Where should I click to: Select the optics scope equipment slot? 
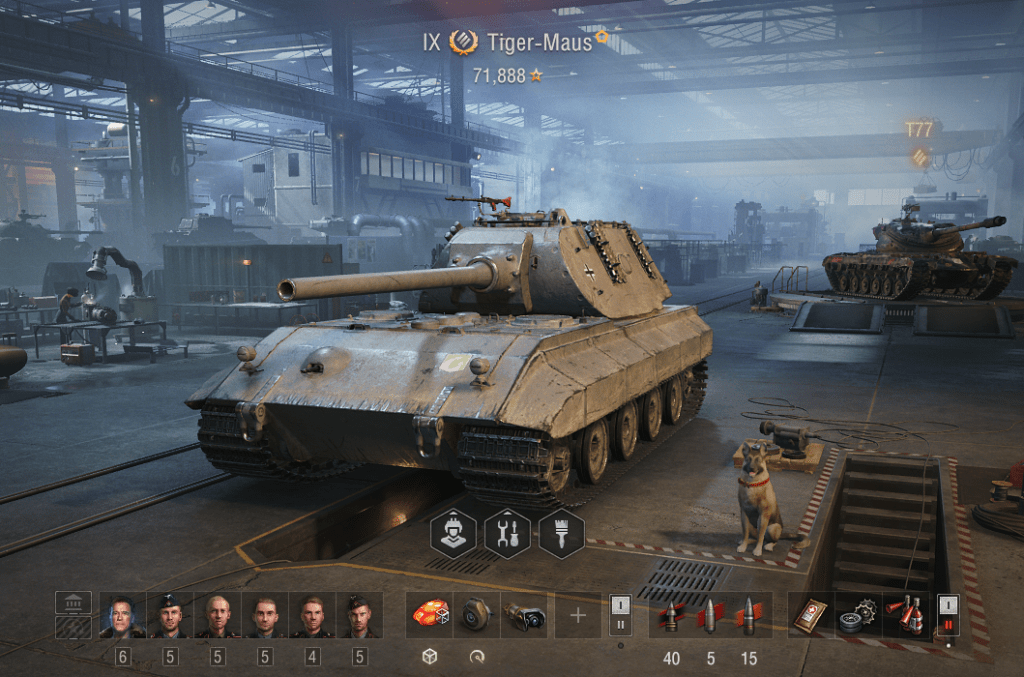coord(524,615)
